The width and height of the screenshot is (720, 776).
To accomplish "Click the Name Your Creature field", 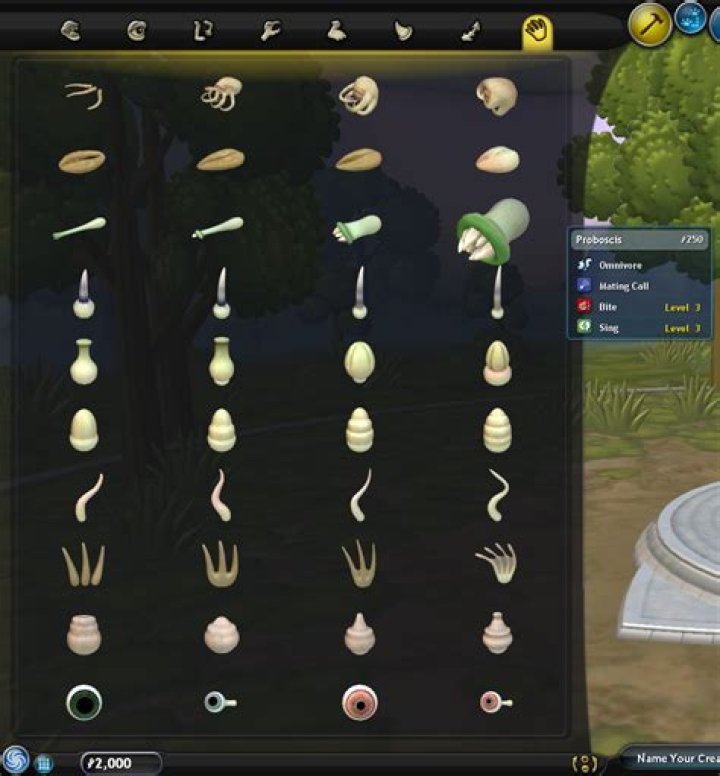I will (670, 759).
